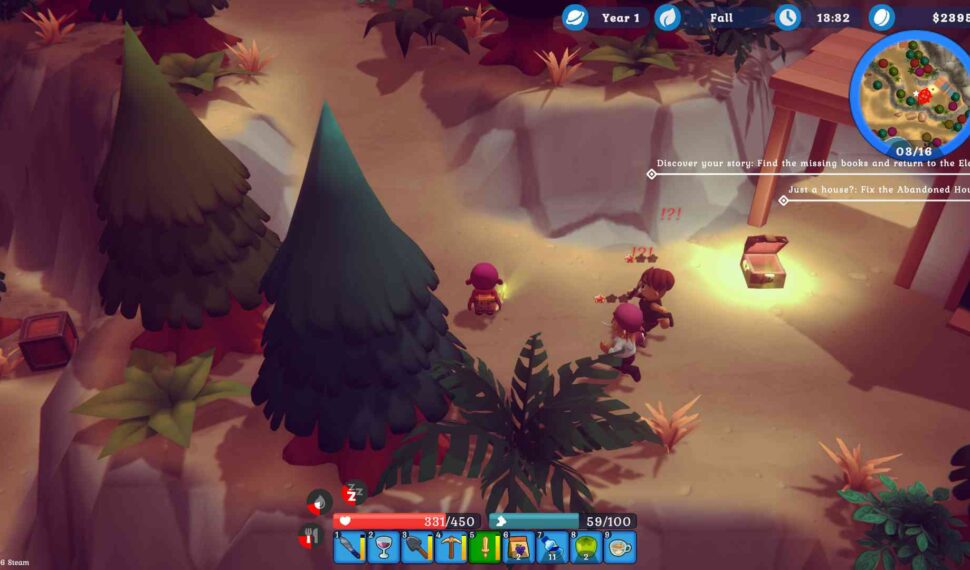Click the coin icon beside the money
The height and width of the screenshot is (570, 970).
[881, 18]
